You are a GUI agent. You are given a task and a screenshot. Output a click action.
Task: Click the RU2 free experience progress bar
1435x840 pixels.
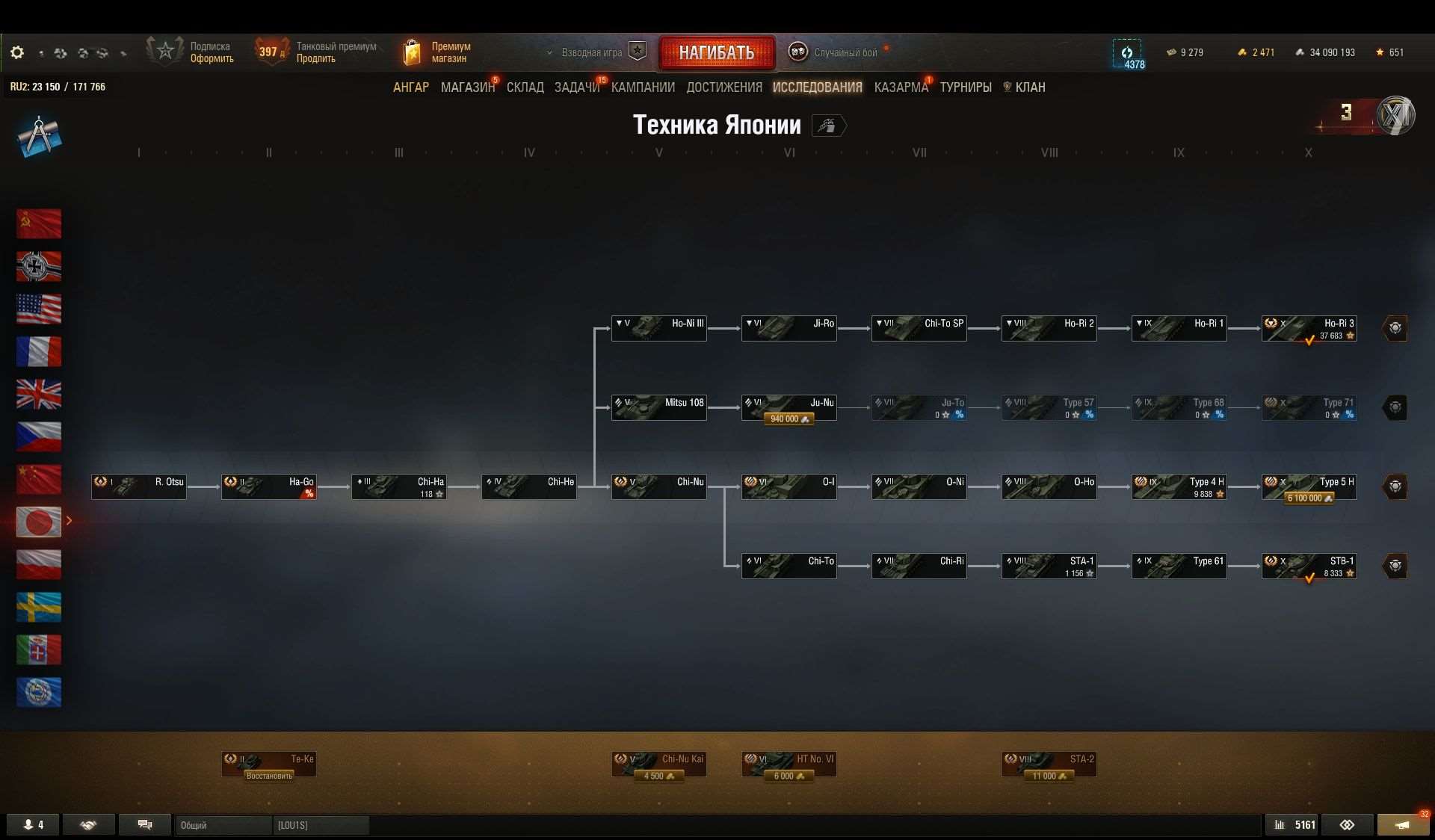pyautogui.click(x=58, y=87)
